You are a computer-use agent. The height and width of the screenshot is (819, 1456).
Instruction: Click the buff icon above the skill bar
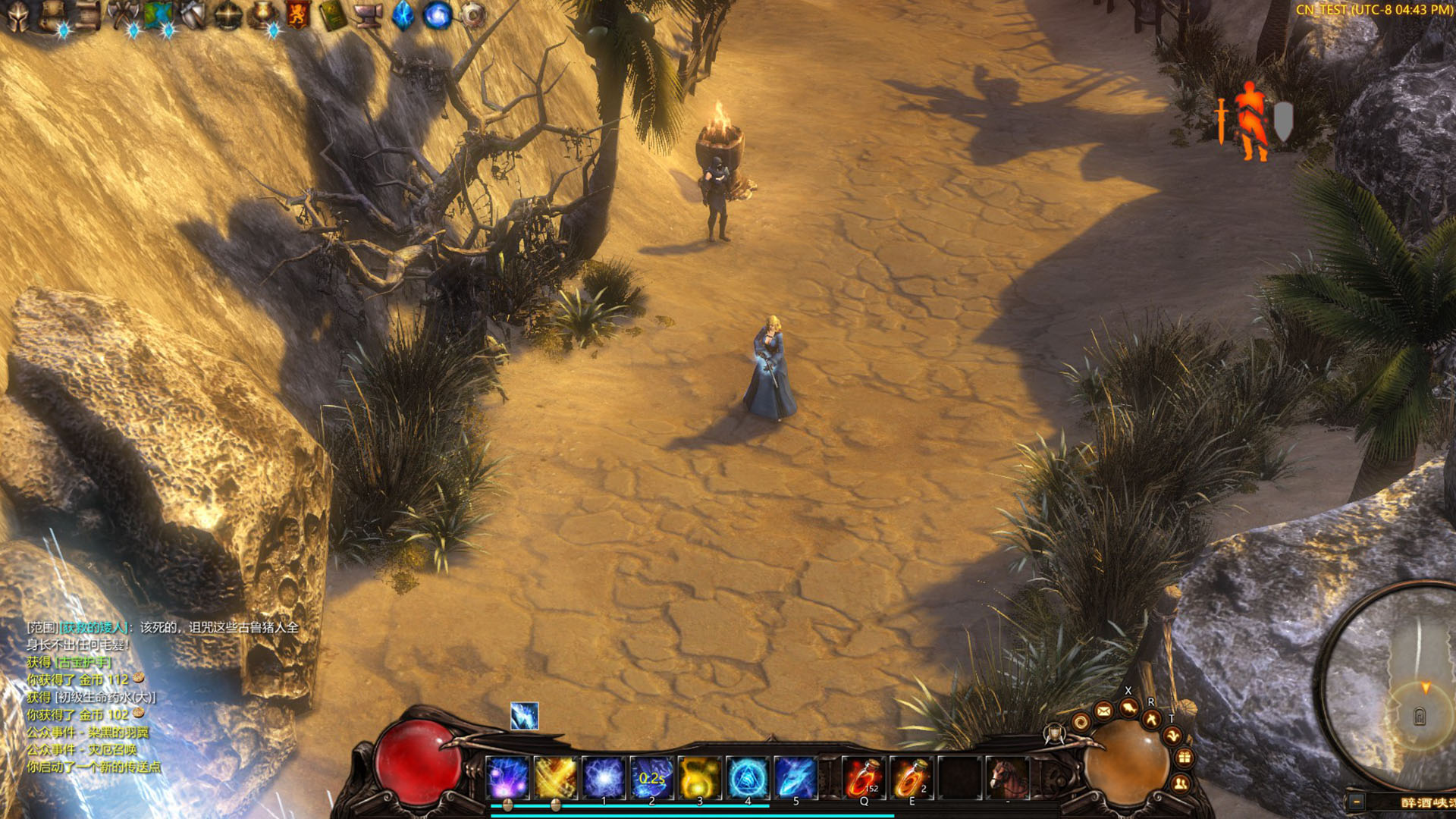click(524, 714)
